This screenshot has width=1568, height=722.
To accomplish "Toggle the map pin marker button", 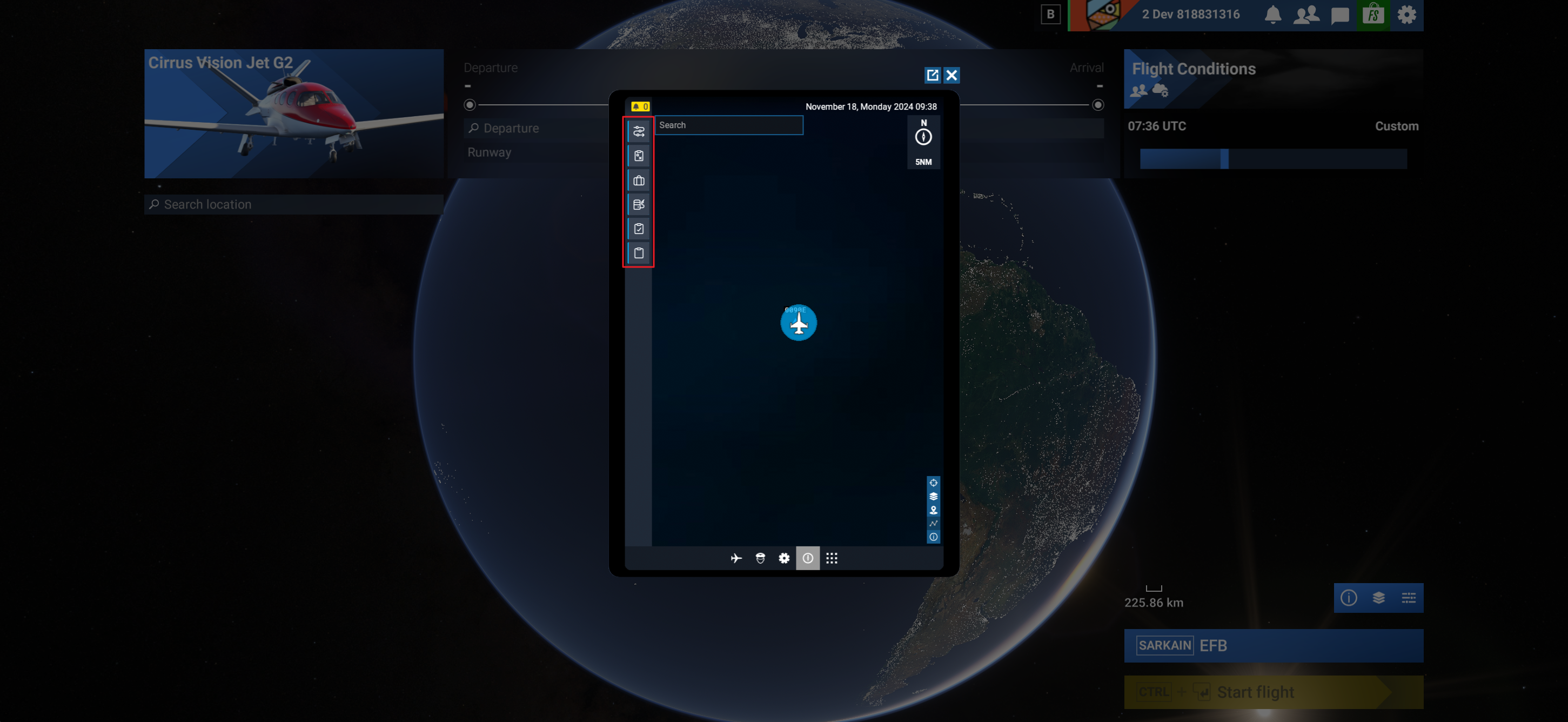I will (933, 510).
